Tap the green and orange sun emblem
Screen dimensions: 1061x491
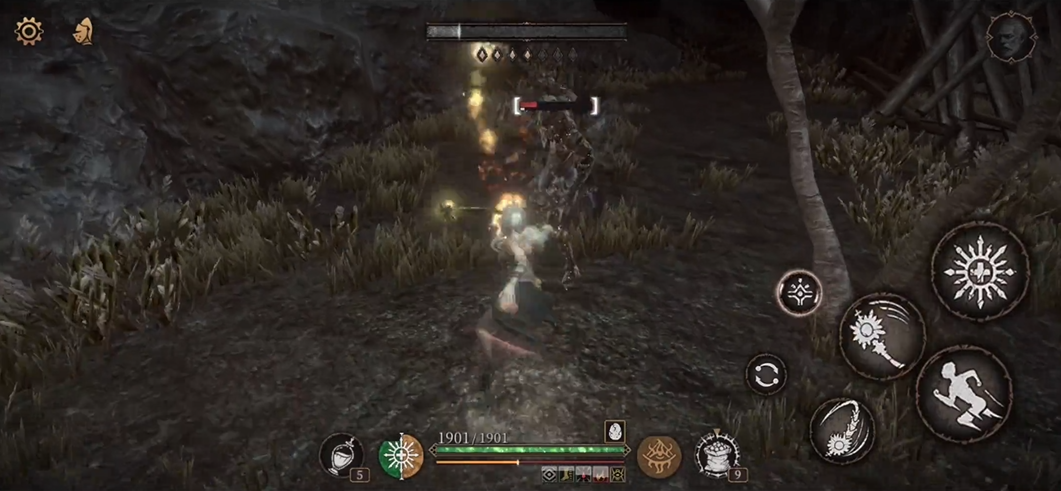[401, 456]
